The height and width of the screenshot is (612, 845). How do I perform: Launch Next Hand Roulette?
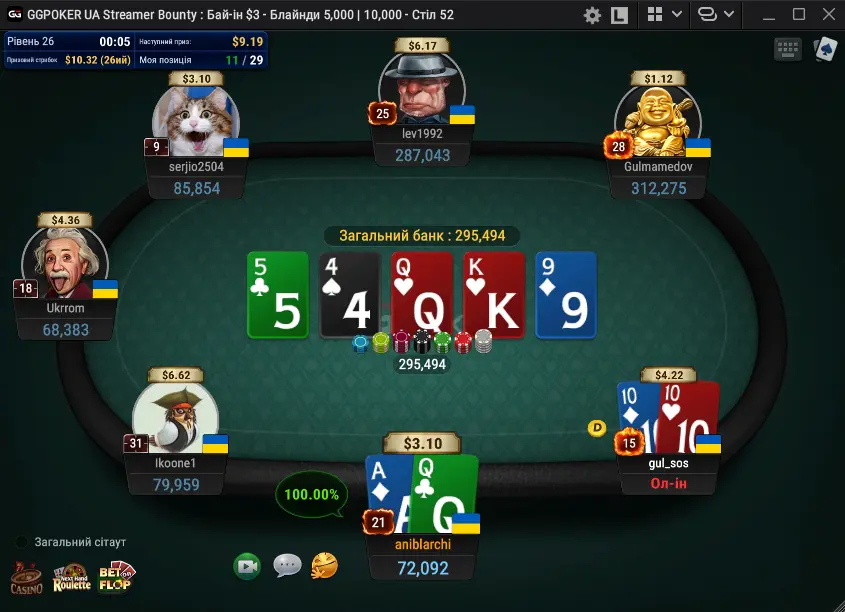tap(72, 578)
